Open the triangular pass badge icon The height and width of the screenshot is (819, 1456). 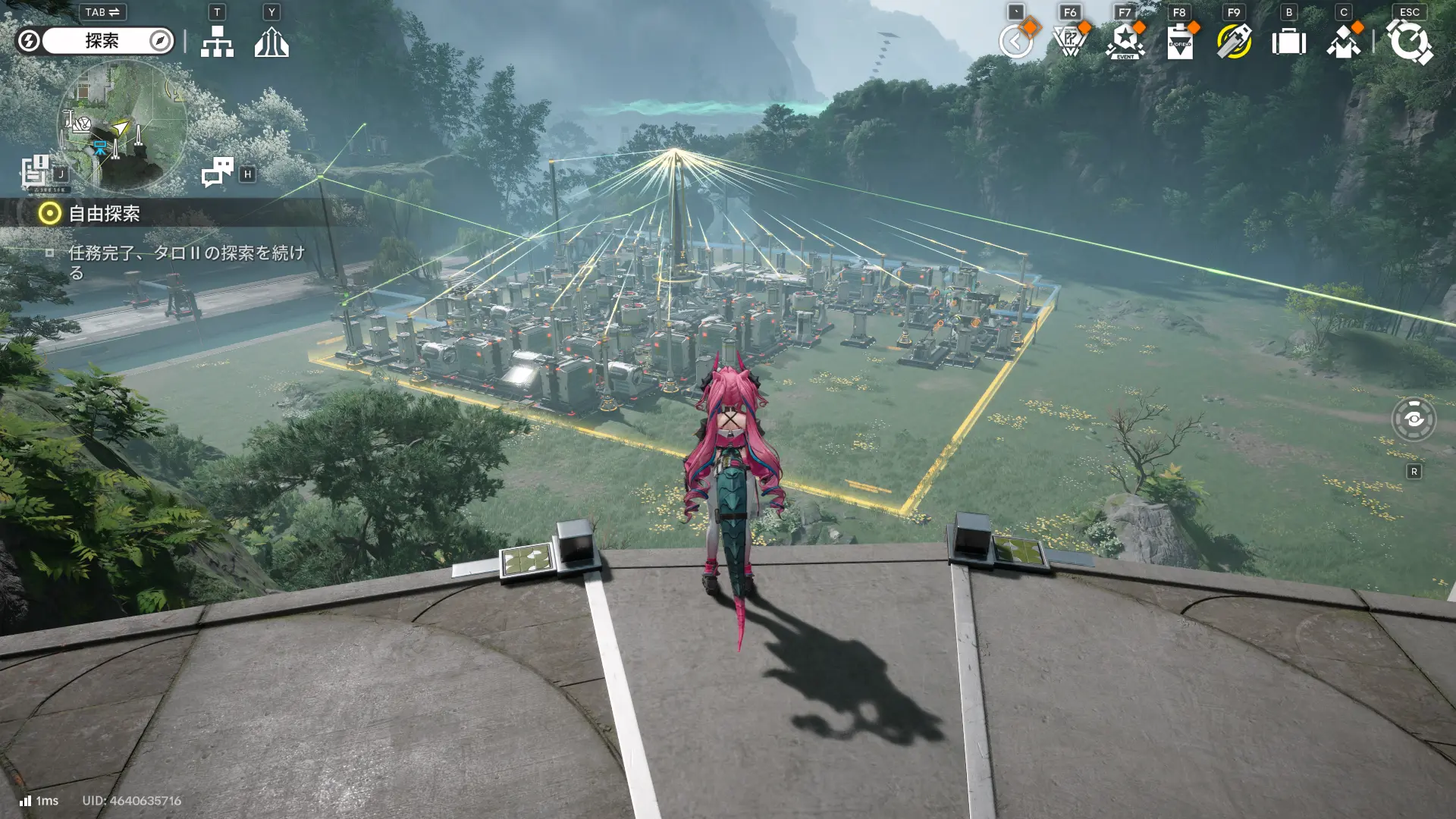coord(1070,42)
